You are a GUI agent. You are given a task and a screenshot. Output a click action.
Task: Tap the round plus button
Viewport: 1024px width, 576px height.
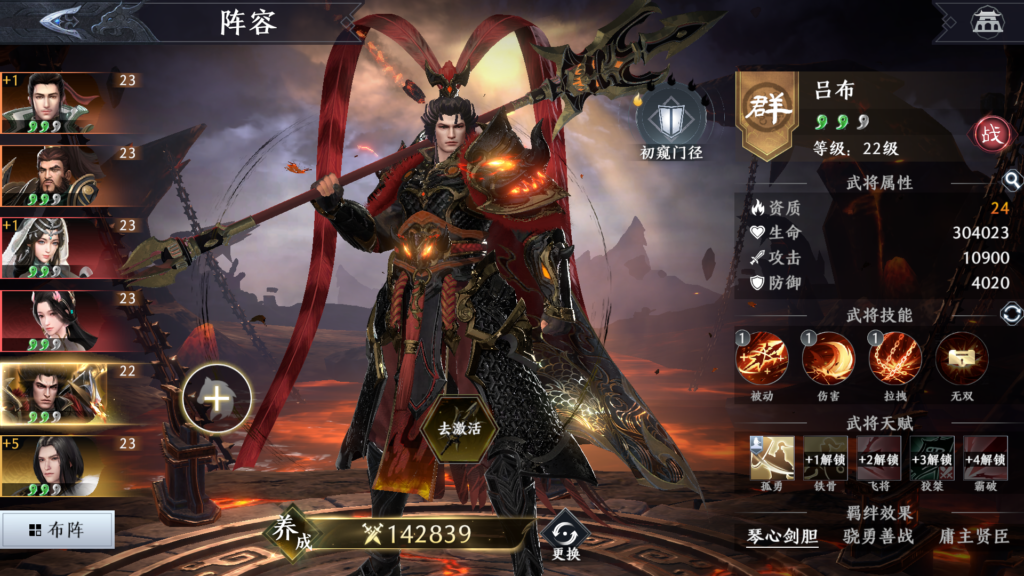tap(216, 399)
